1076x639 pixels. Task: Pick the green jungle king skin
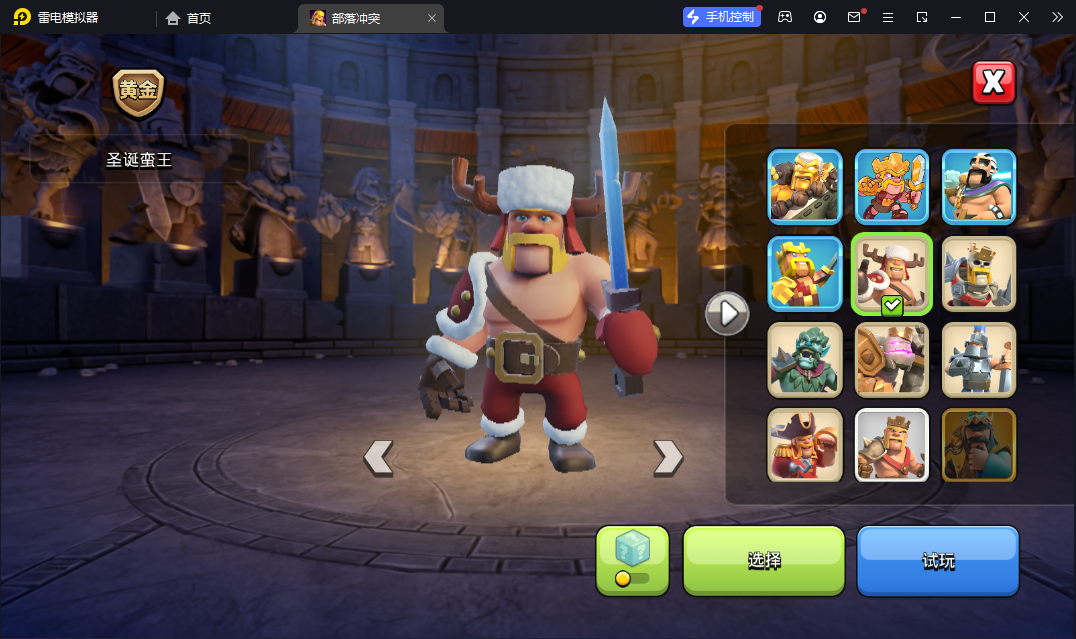point(805,359)
